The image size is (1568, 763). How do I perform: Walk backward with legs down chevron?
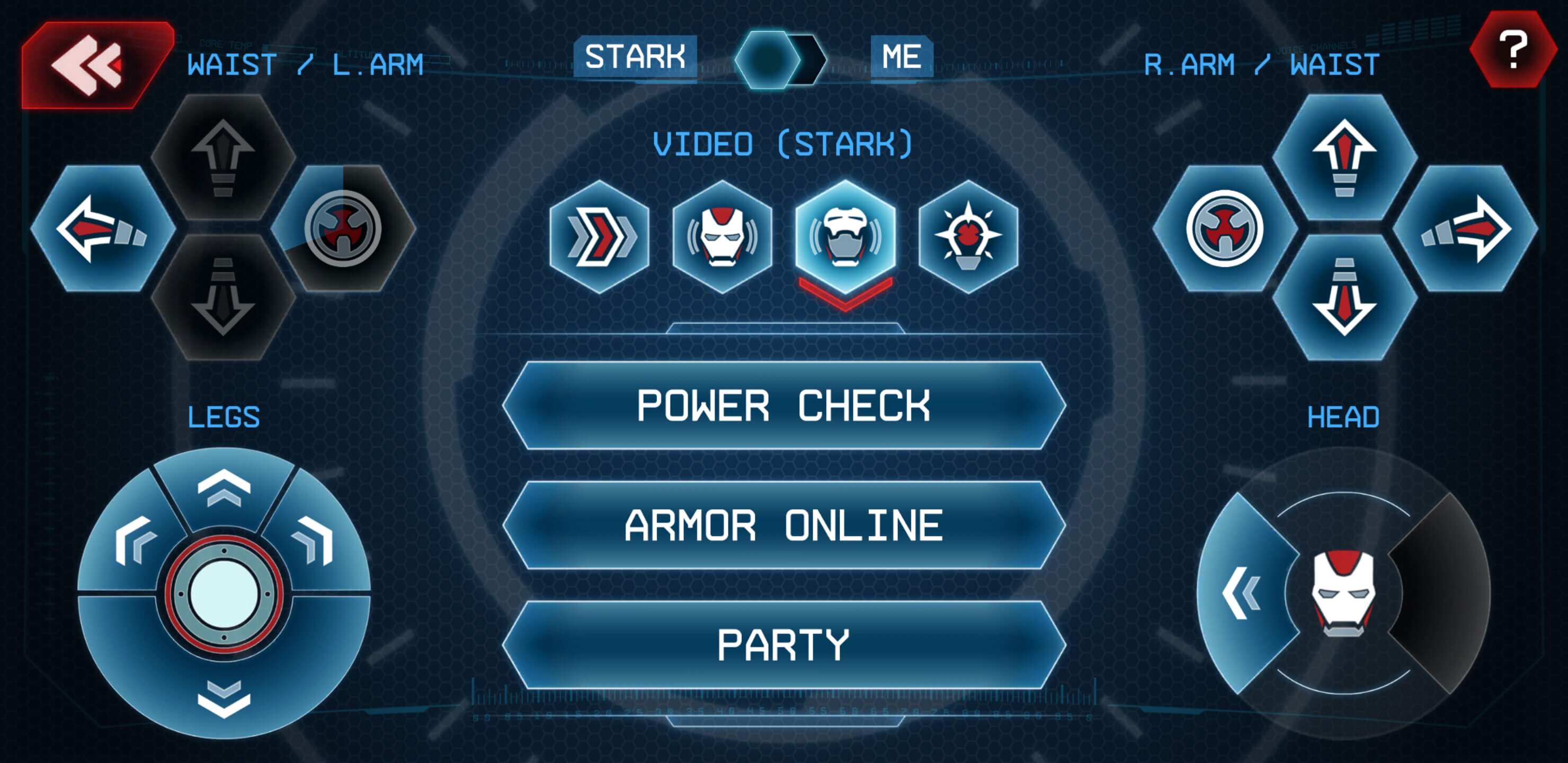tap(224, 697)
